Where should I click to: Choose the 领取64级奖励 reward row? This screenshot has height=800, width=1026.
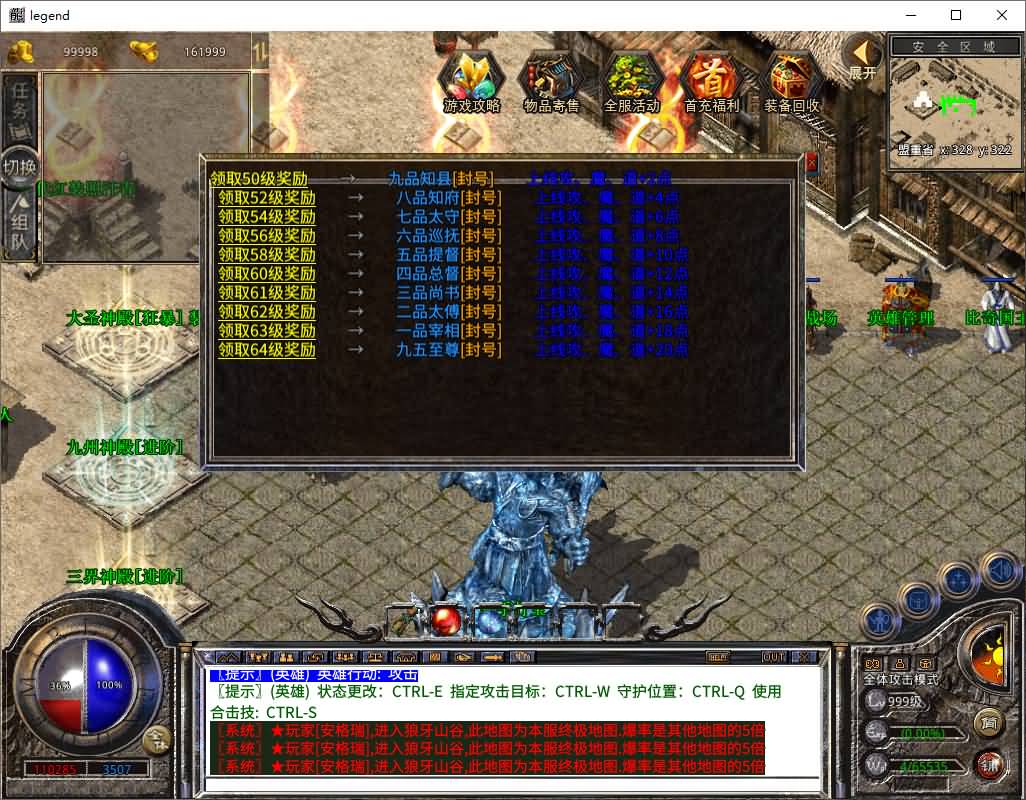pyautogui.click(x=267, y=350)
